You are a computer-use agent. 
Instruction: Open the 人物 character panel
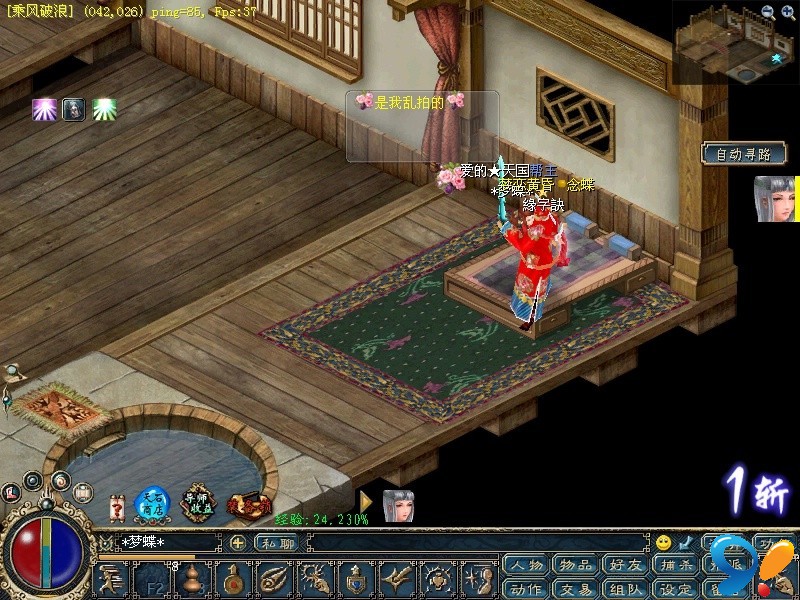coord(526,564)
